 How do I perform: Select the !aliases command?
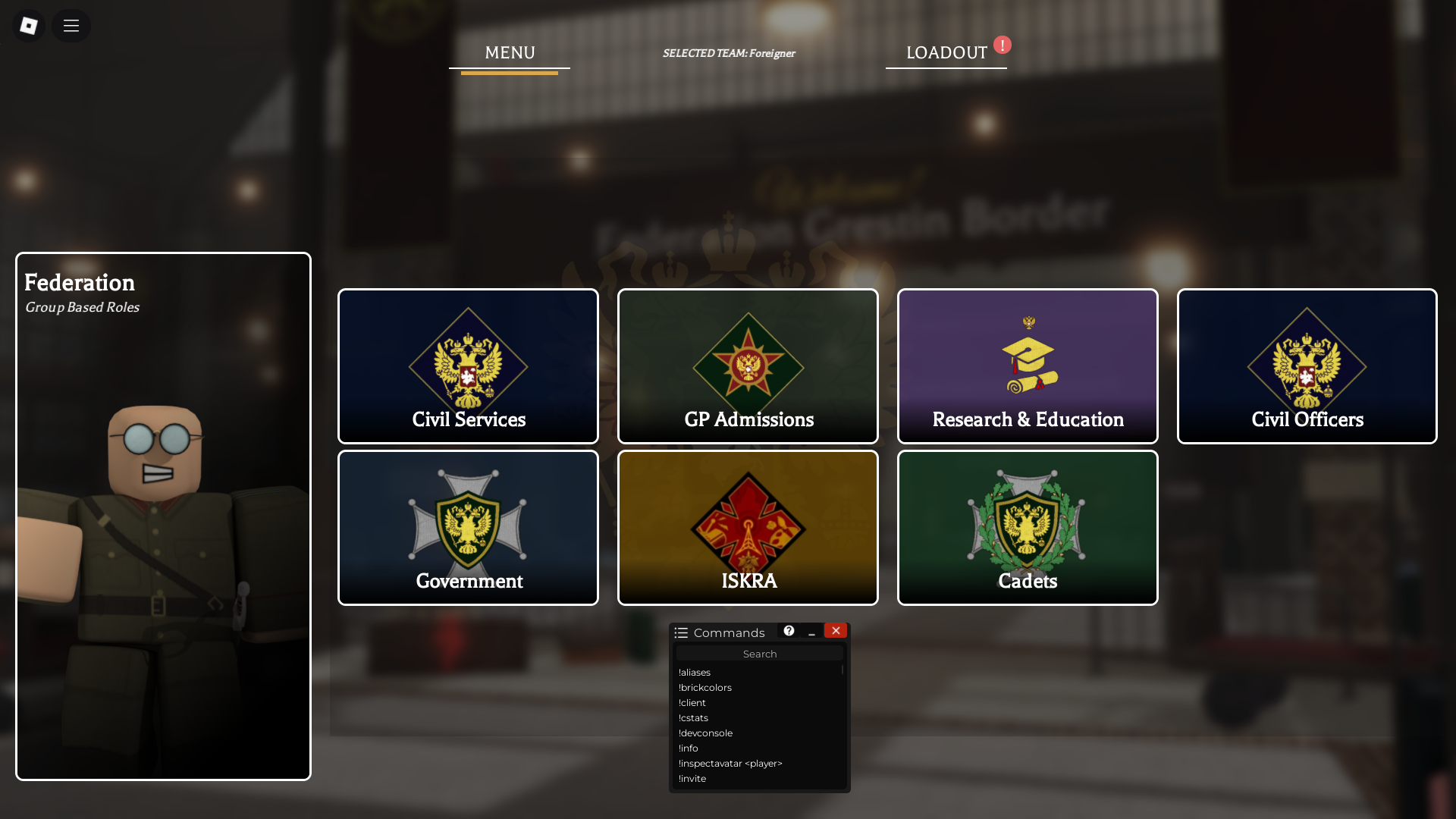pos(695,673)
